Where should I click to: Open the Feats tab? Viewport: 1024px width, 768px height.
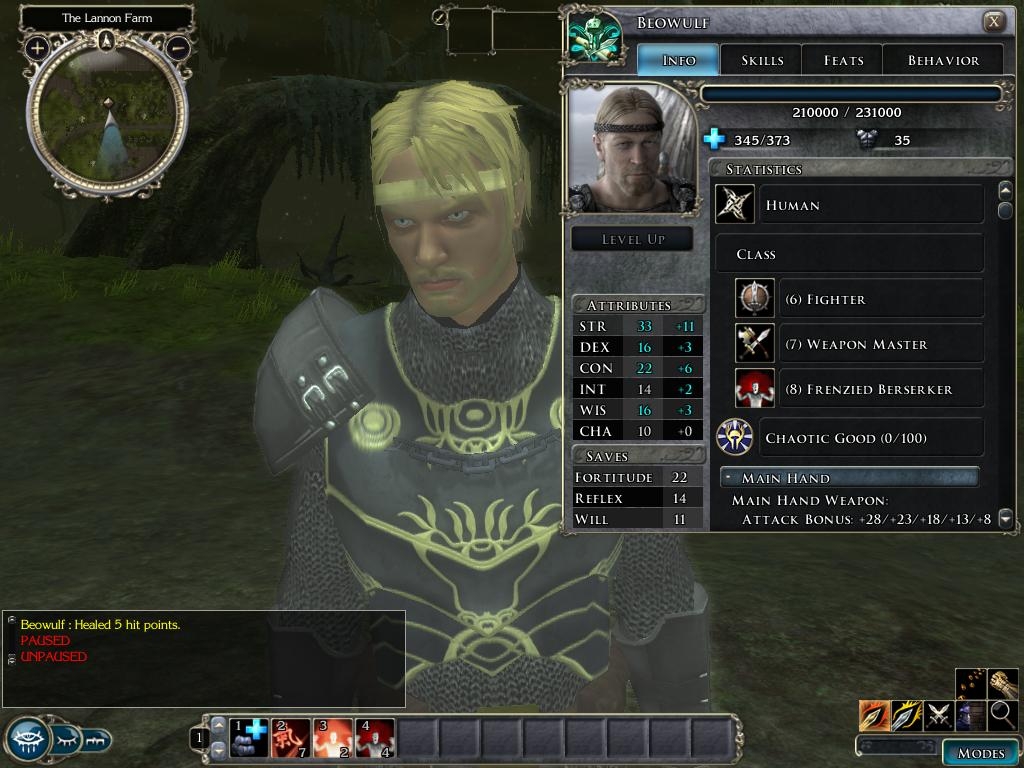point(843,60)
